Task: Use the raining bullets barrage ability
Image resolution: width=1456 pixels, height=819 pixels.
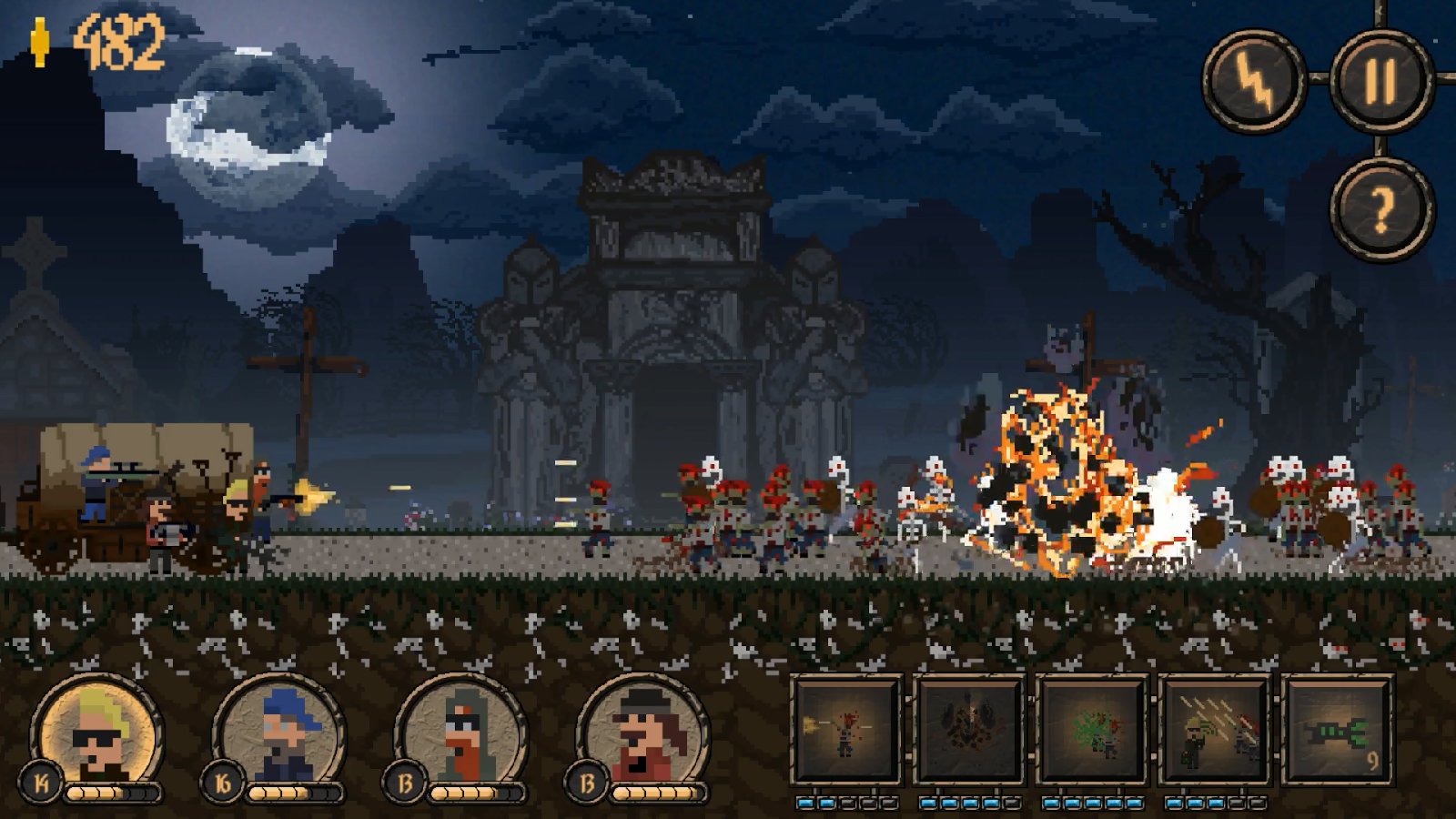Action: pos(1215,731)
